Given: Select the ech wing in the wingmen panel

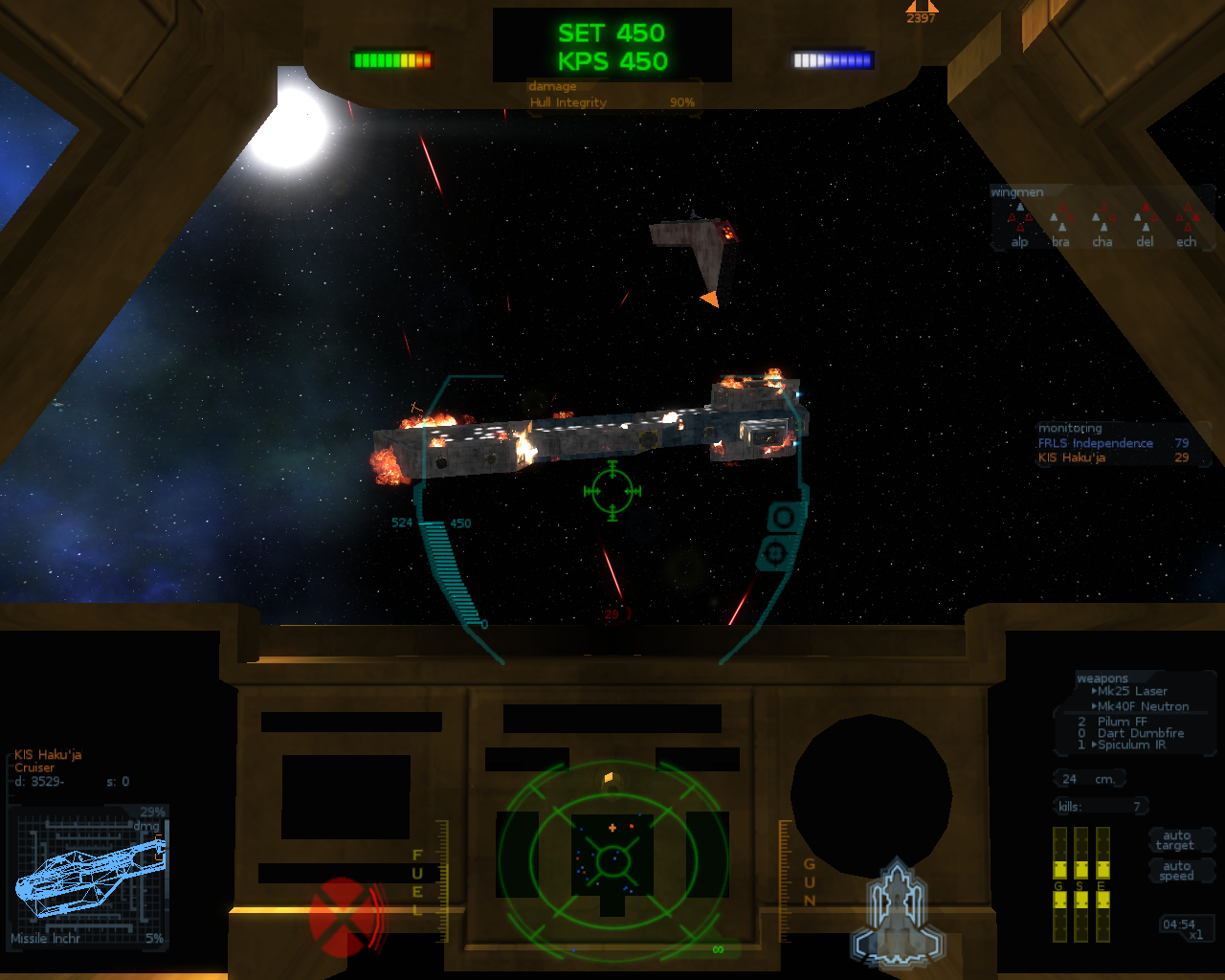Looking at the screenshot, I should pyautogui.click(x=1187, y=228).
